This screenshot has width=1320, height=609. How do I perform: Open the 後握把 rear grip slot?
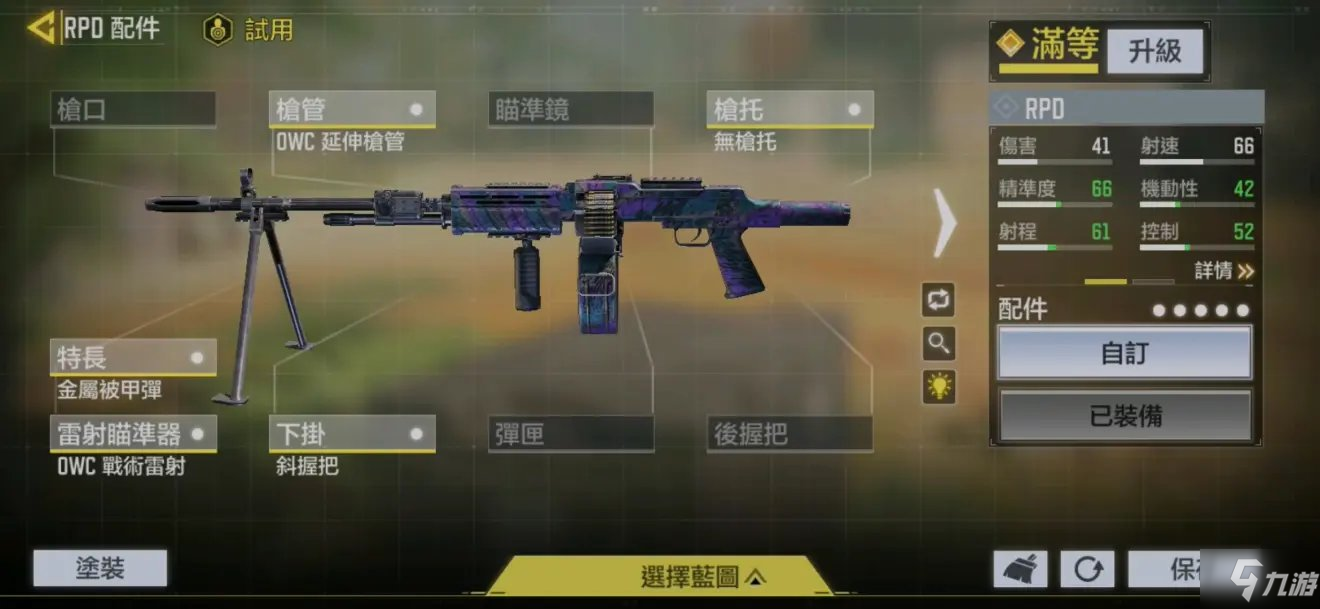tap(789, 434)
